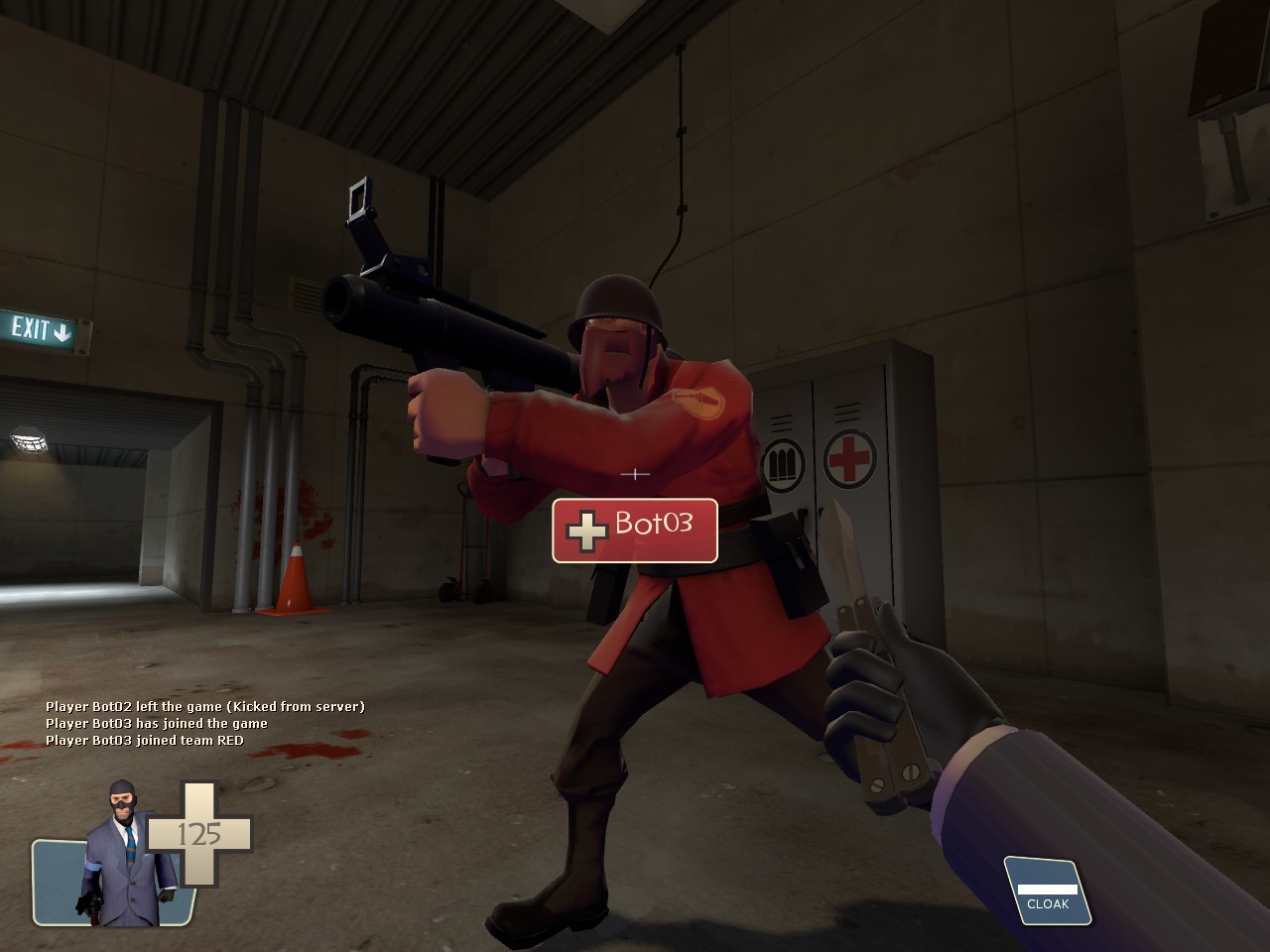This screenshot has width=1270, height=952.
Task: Click the plus icon on the Bot03 heal indicator
Action: 588,531
